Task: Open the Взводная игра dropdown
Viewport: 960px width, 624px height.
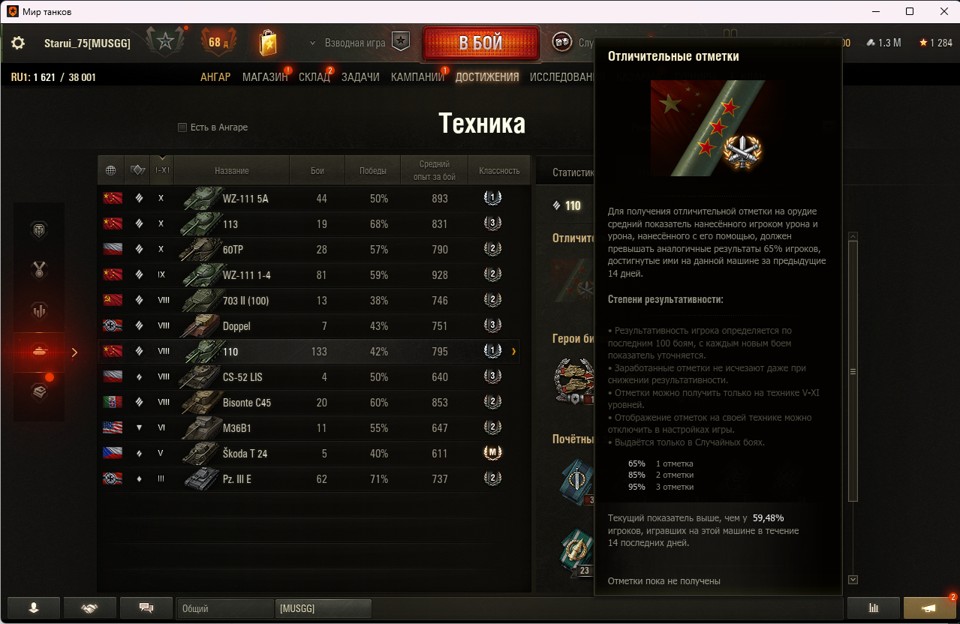Action: coord(349,43)
